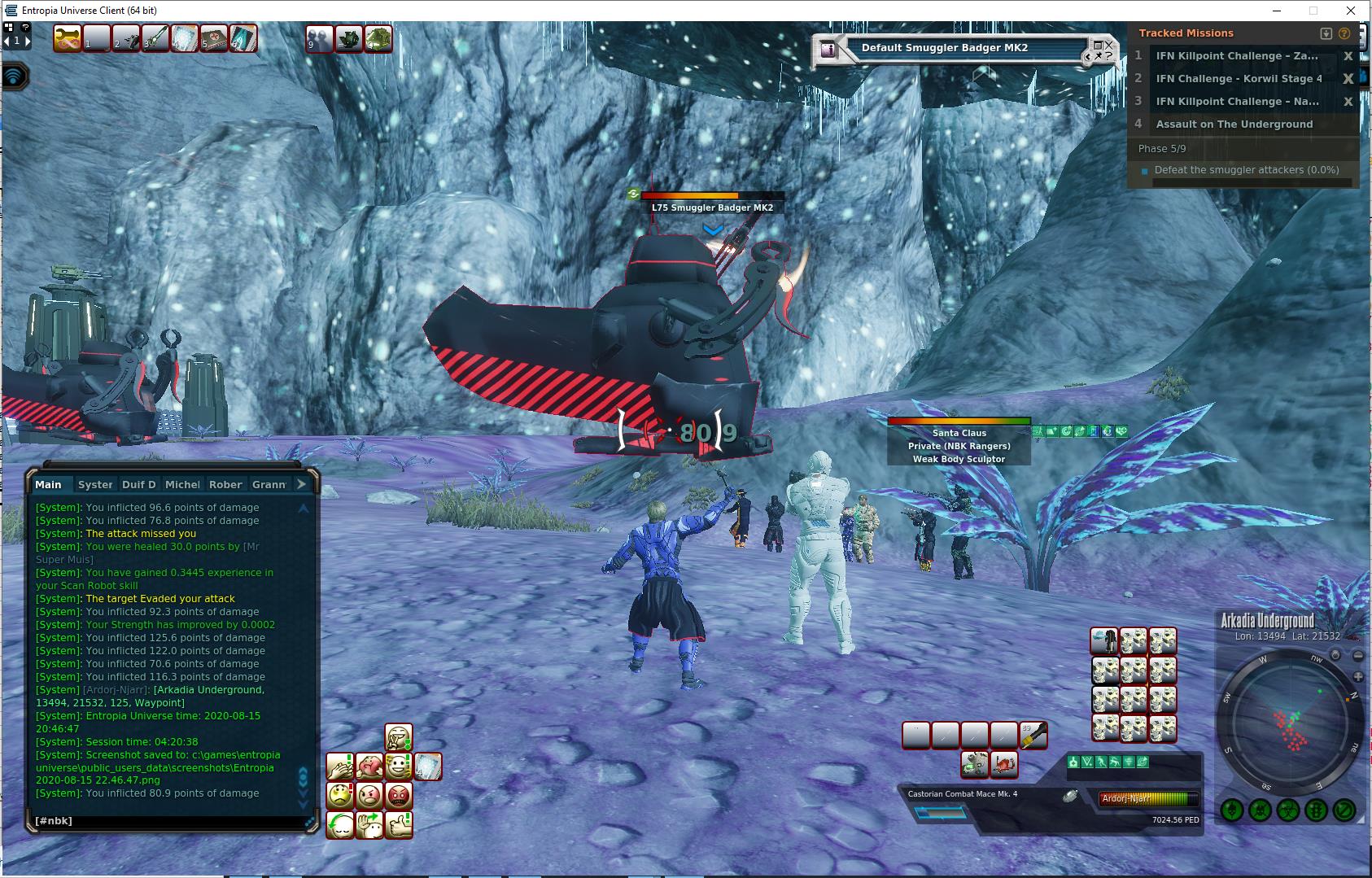Remove the Korwil Stage 4 tracked mission
The image size is (1372, 878).
[1348, 79]
